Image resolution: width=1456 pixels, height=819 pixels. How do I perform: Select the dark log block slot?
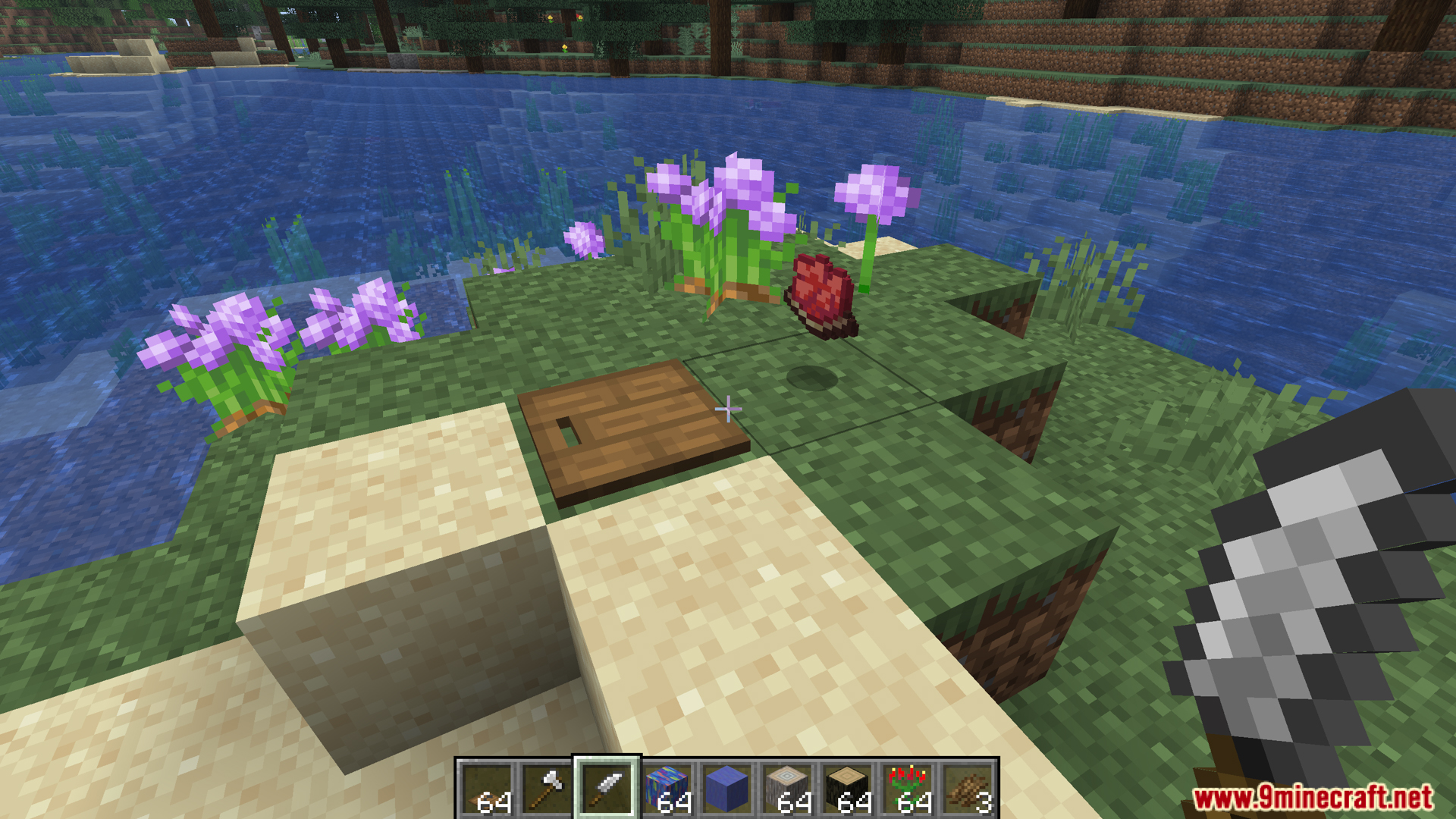[x=847, y=789]
